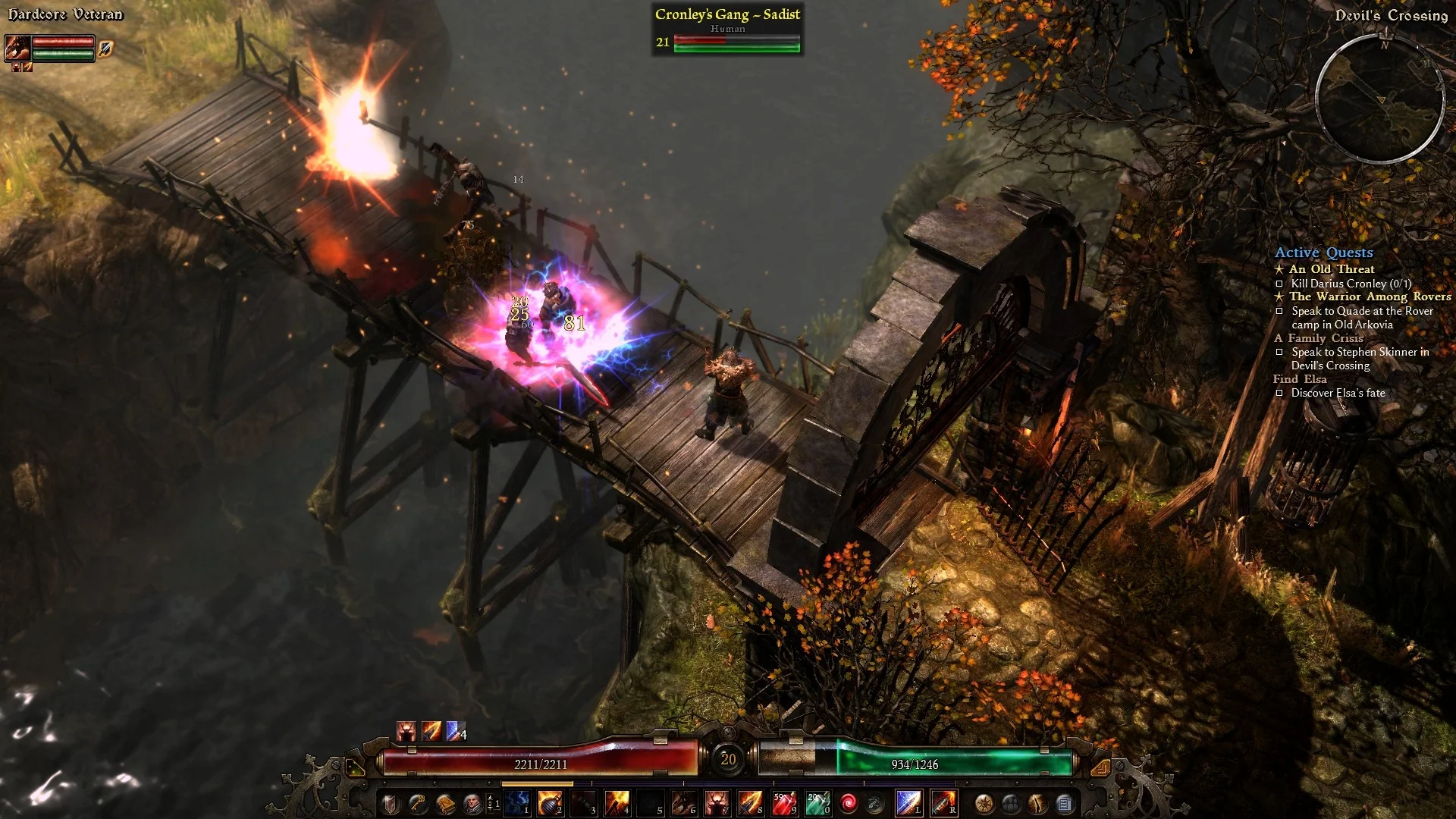Open the party icon near the hotbar's right end
This screenshot has width=1456, height=819.
(x=1012, y=804)
